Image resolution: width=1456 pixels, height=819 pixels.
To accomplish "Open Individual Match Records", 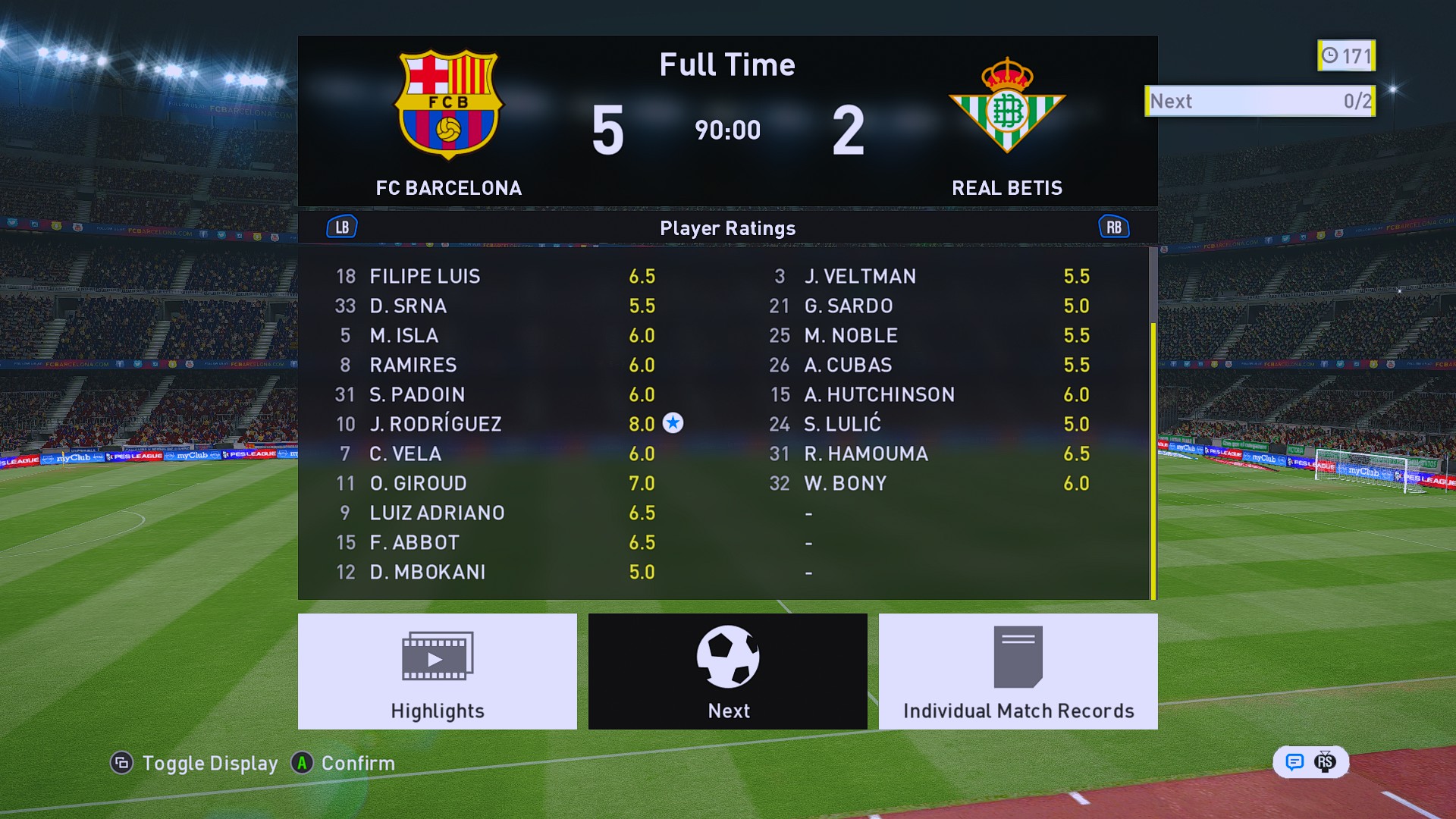I will click(x=1018, y=671).
